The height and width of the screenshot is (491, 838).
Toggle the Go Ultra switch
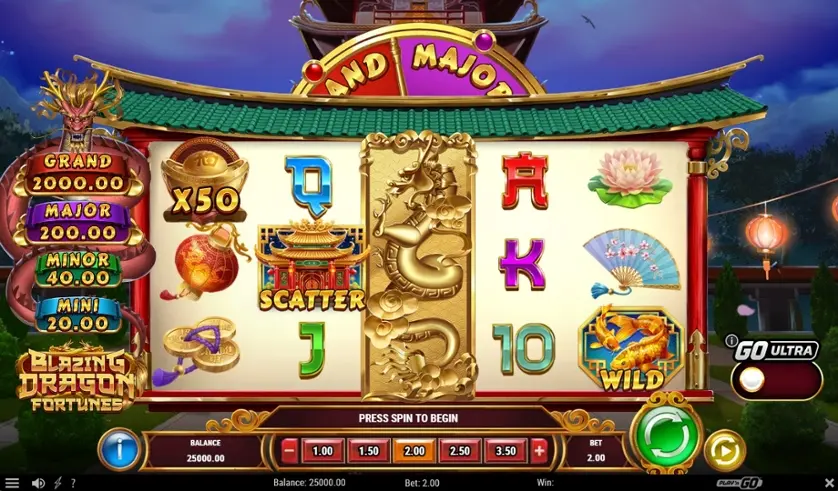(x=776, y=380)
